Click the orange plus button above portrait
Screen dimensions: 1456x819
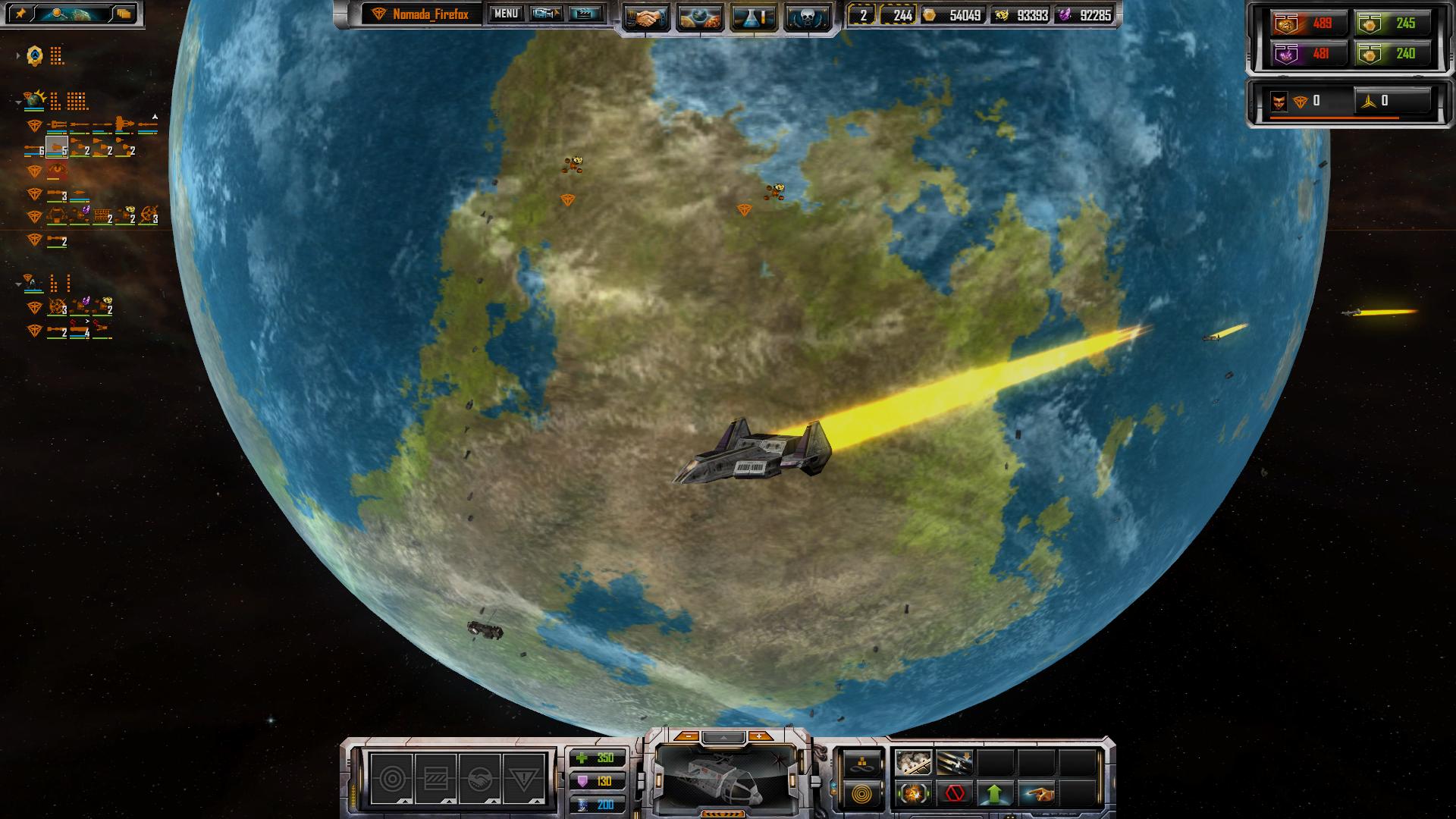(758, 736)
